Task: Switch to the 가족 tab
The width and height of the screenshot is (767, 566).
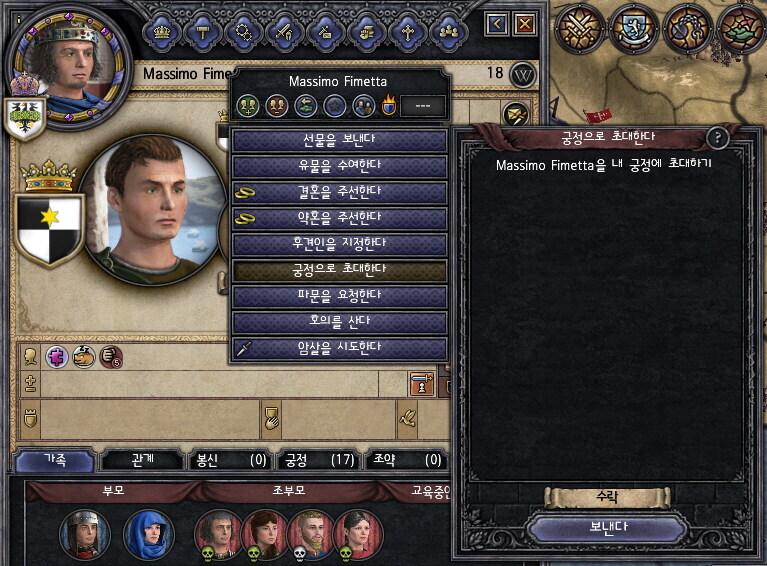Action: [55, 460]
